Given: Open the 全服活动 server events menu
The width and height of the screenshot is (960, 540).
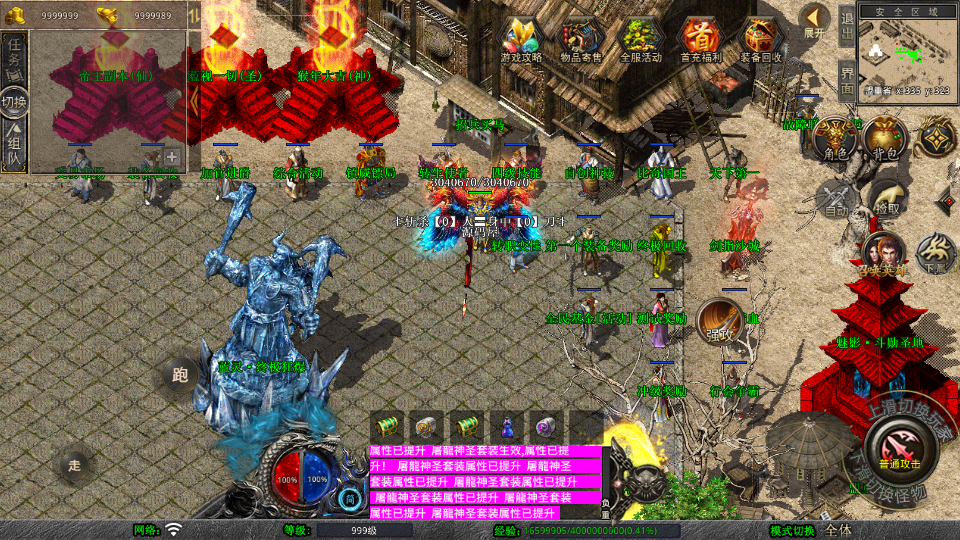Looking at the screenshot, I should click(x=641, y=39).
